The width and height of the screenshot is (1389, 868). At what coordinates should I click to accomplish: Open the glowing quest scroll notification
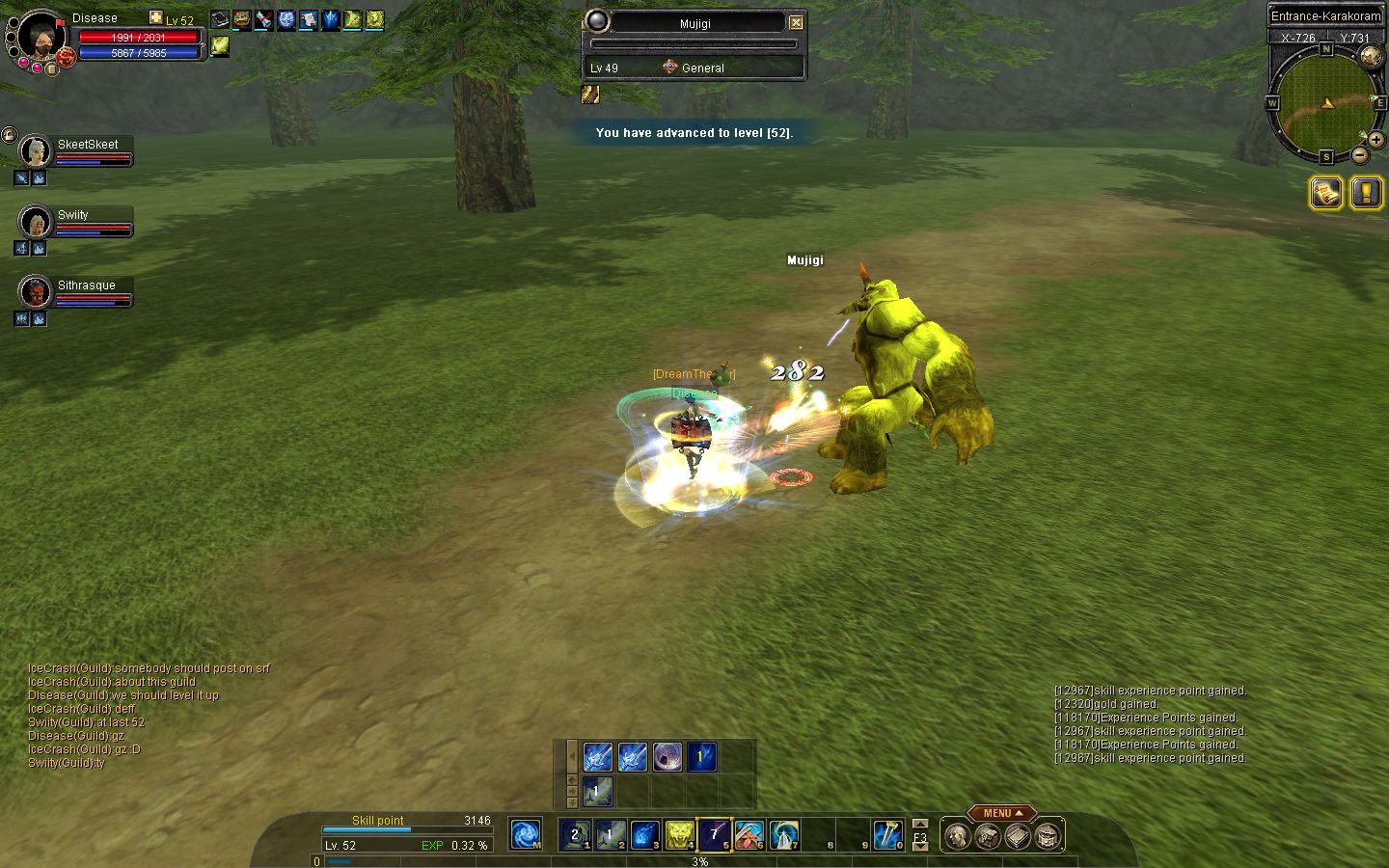1326,193
